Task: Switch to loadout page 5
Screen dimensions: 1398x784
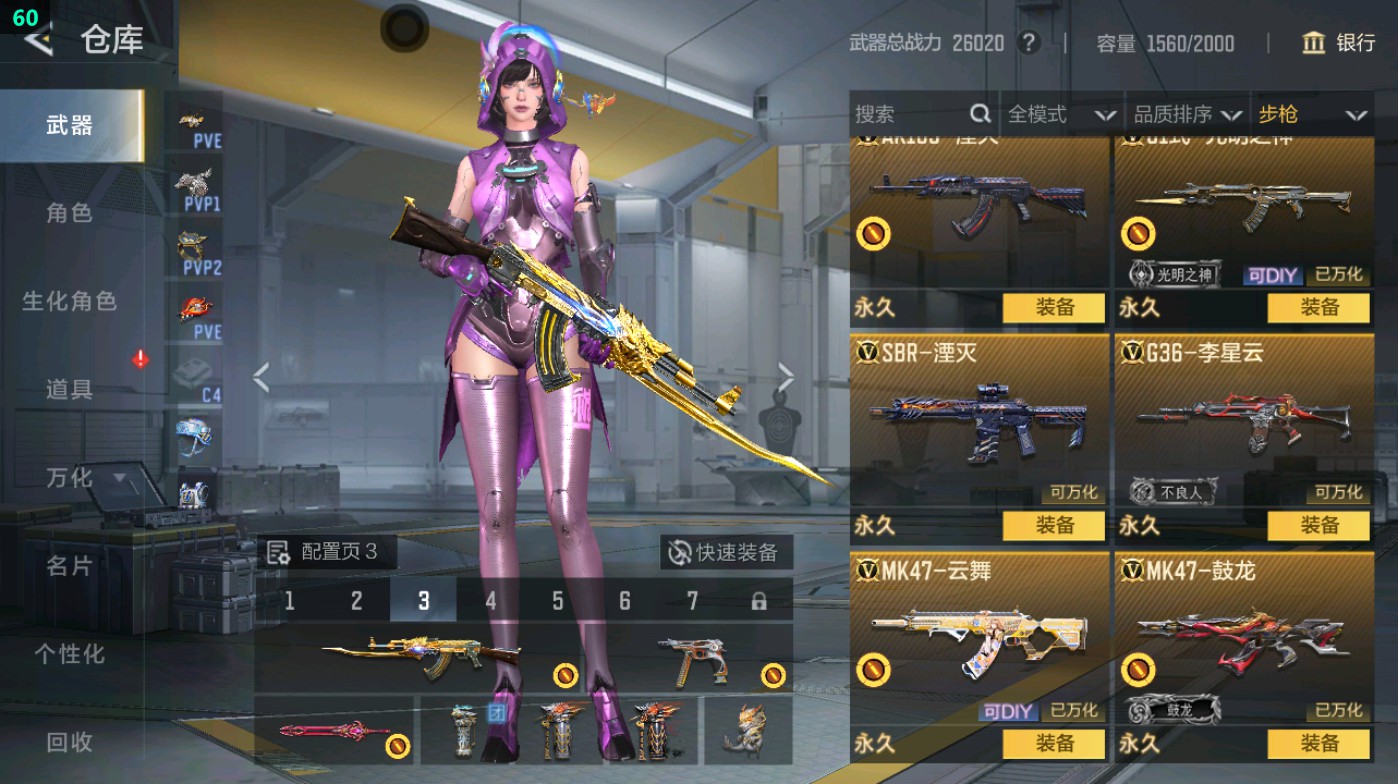Action: click(557, 601)
